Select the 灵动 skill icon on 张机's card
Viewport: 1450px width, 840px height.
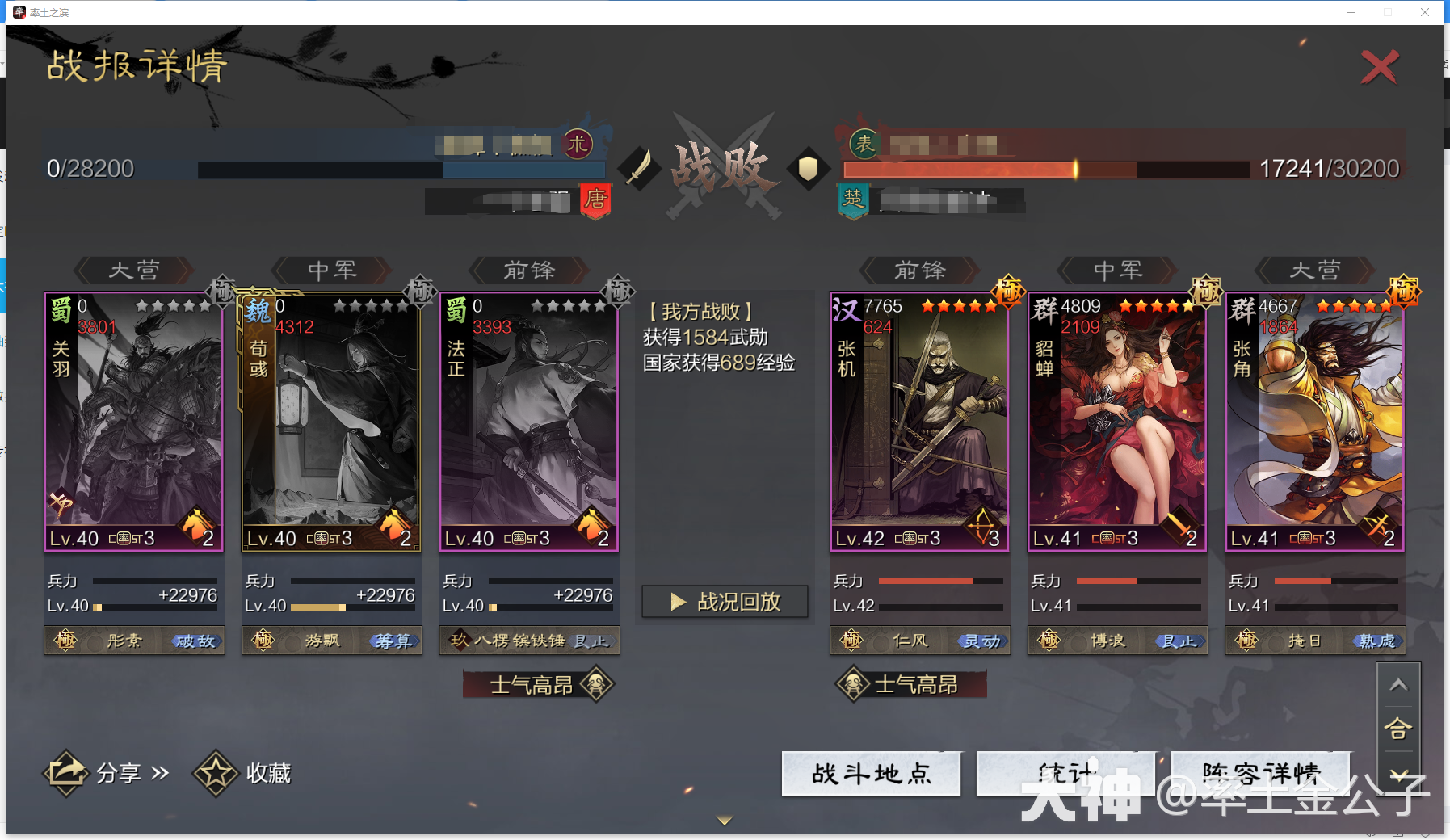[981, 640]
